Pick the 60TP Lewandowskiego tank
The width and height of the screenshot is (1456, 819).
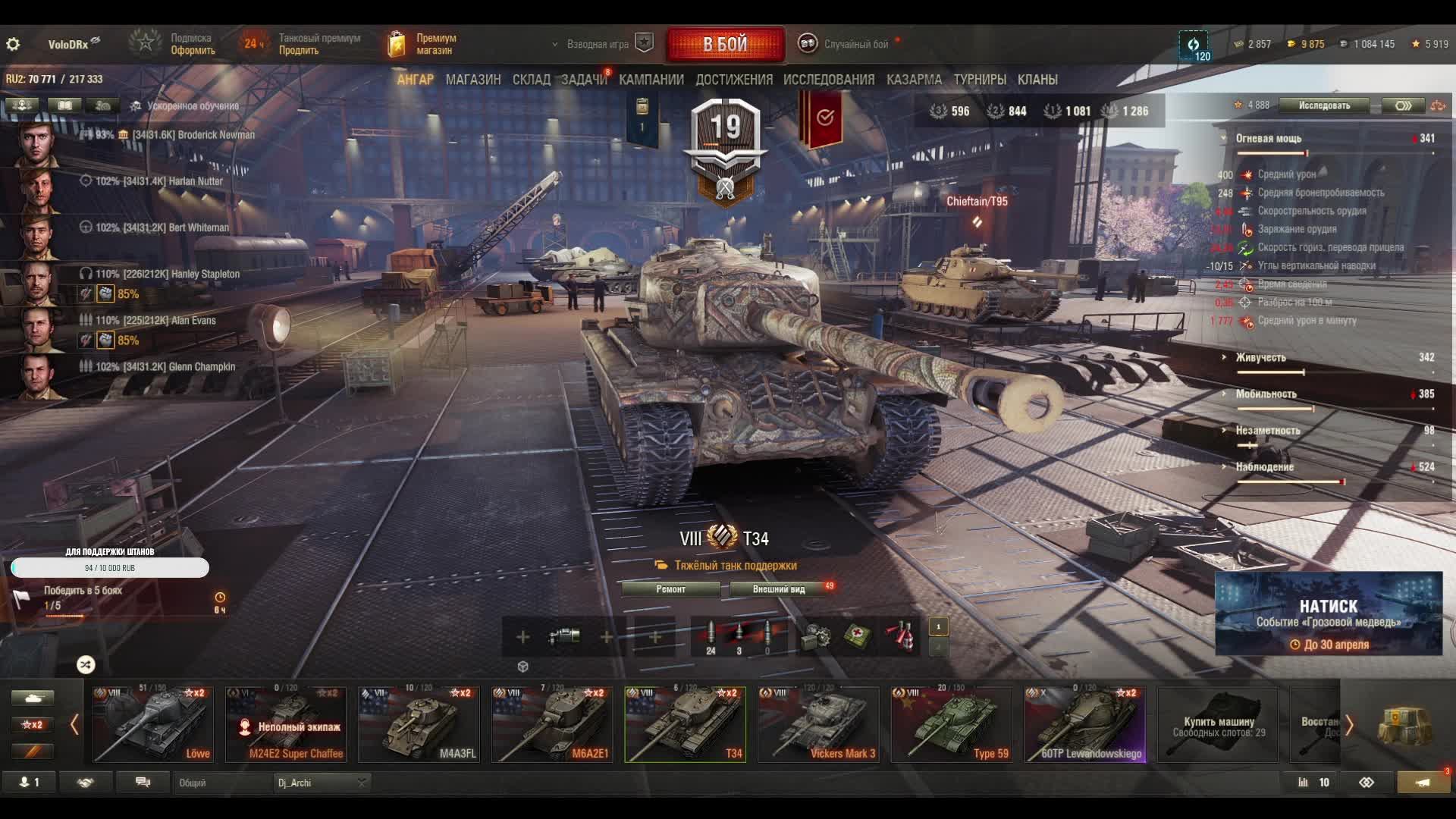(1084, 724)
